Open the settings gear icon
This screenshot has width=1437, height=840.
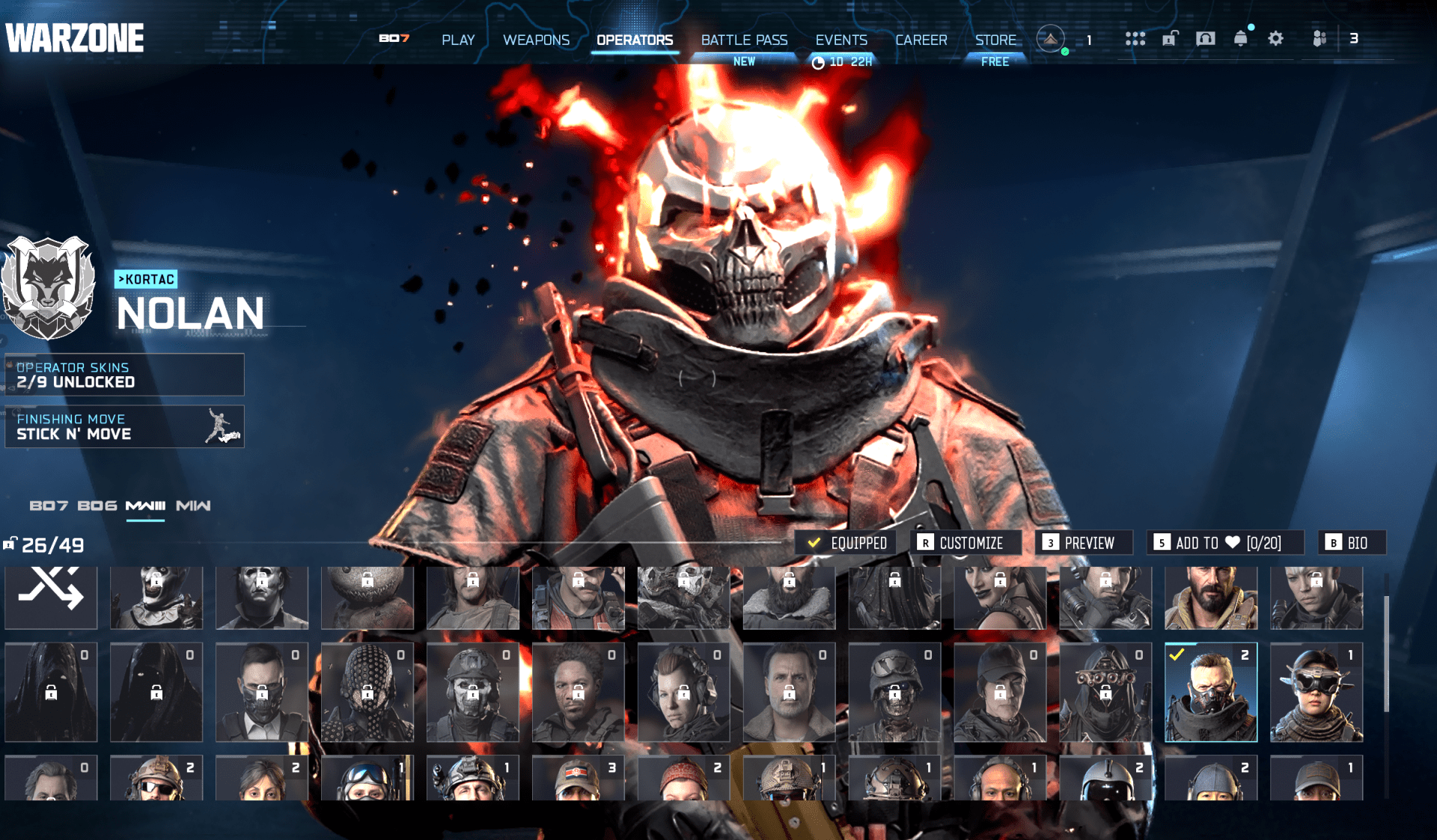pos(1276,37)
